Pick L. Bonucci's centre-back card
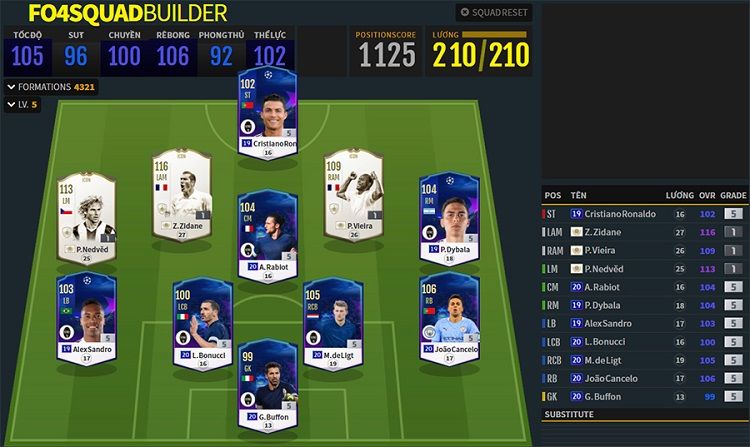Screen dimensions: 750x447 click(202, 322)
